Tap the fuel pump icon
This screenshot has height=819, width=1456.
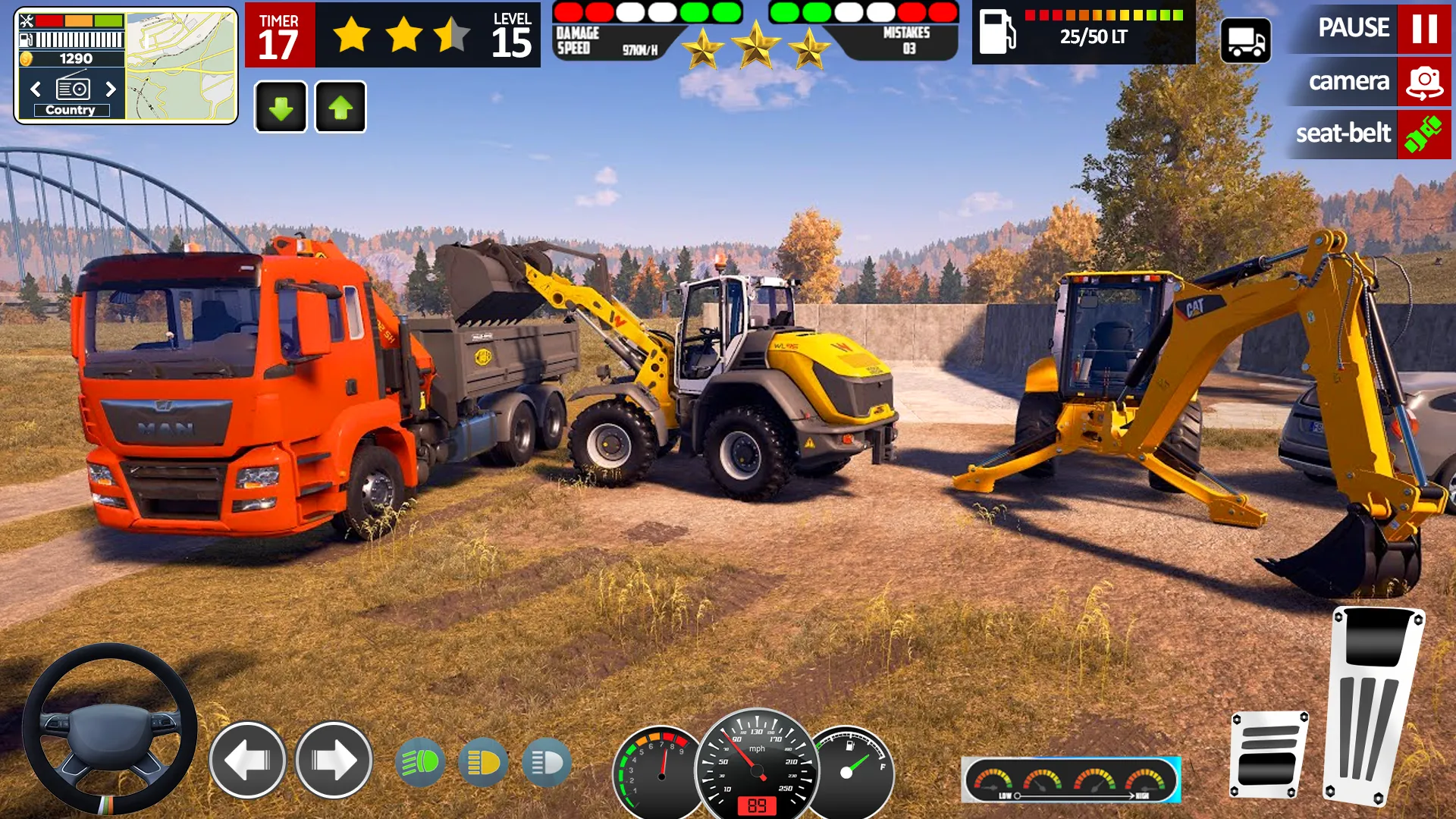[x=998, y=34]
